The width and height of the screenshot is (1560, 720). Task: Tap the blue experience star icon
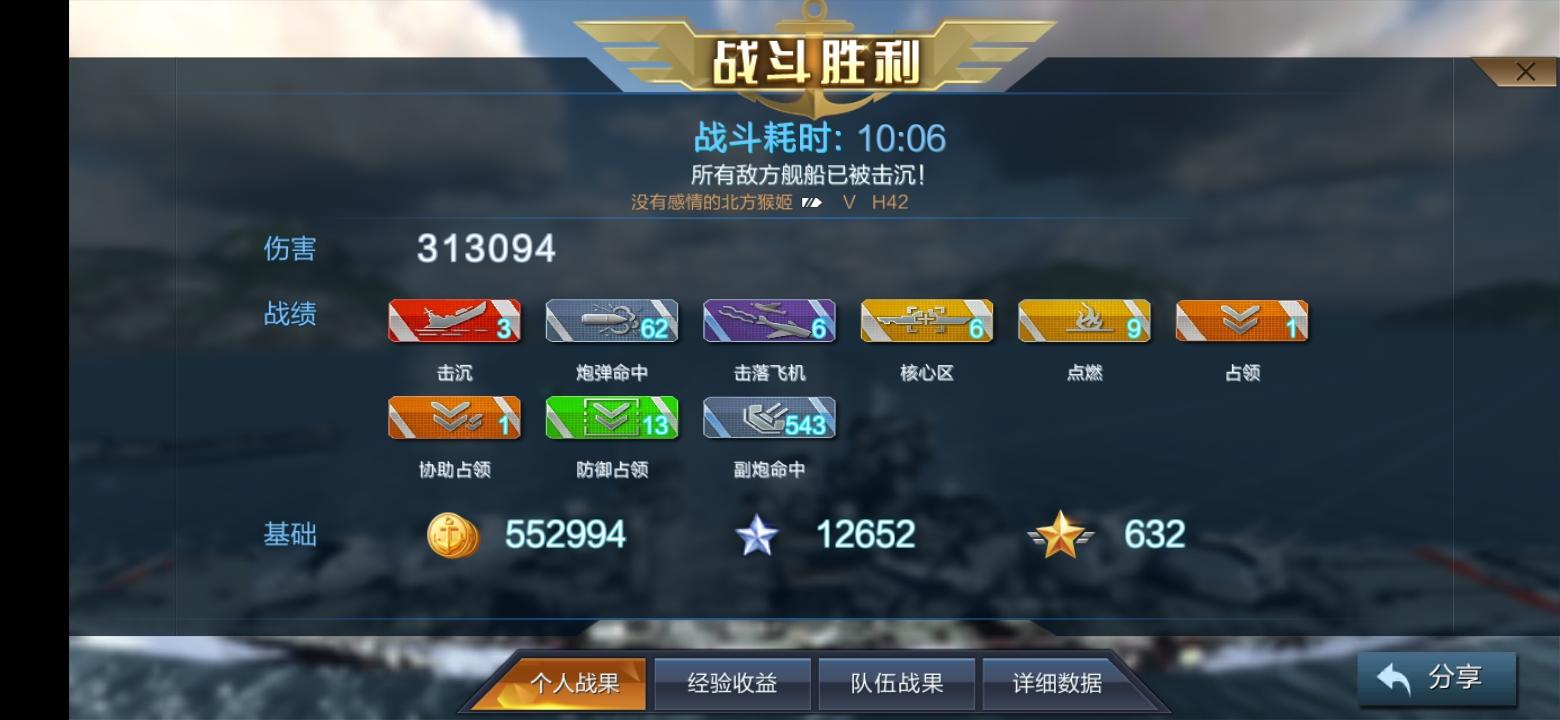pos(758,534)
